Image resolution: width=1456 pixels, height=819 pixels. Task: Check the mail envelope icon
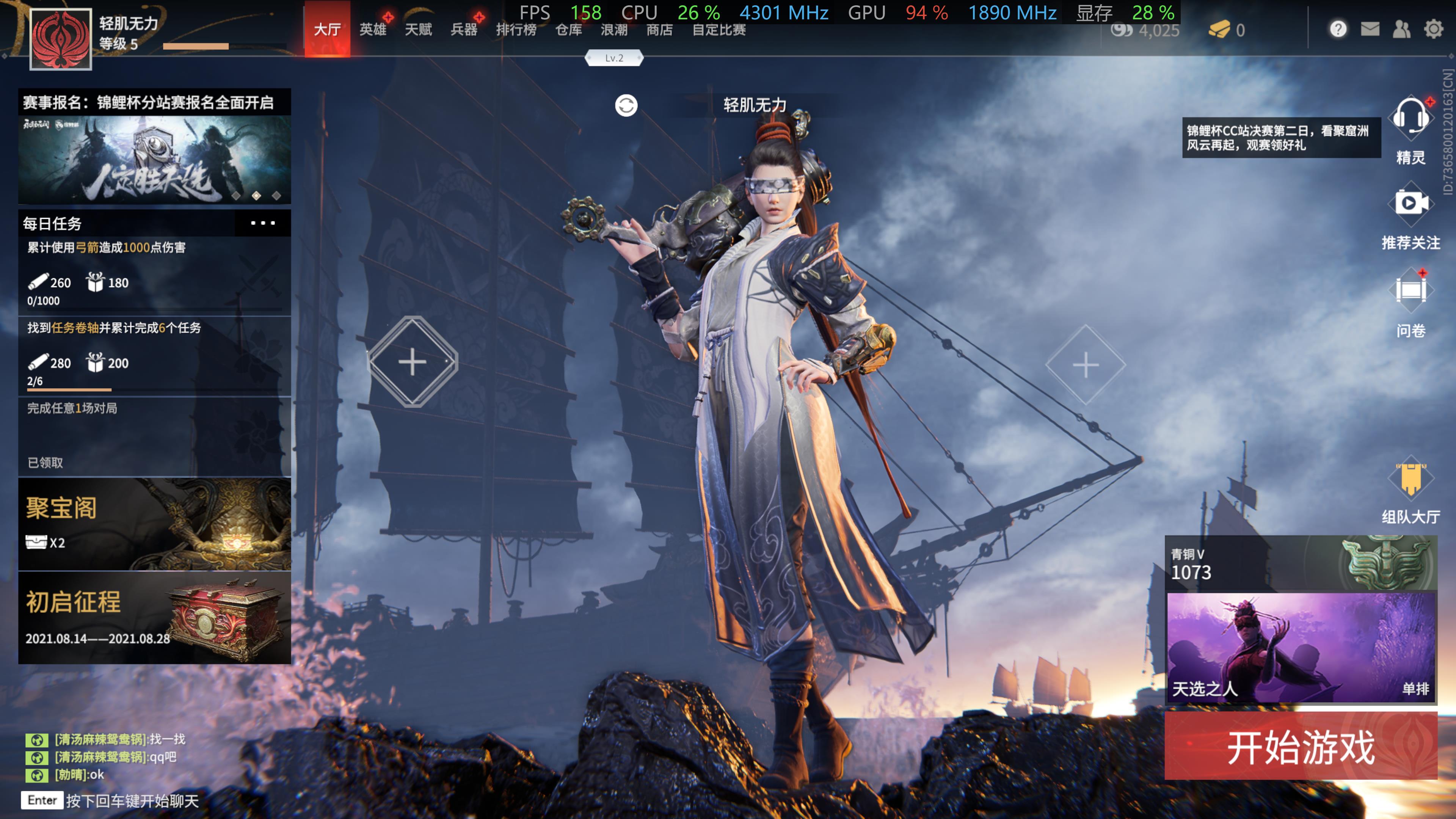(x=1370, y=29)
